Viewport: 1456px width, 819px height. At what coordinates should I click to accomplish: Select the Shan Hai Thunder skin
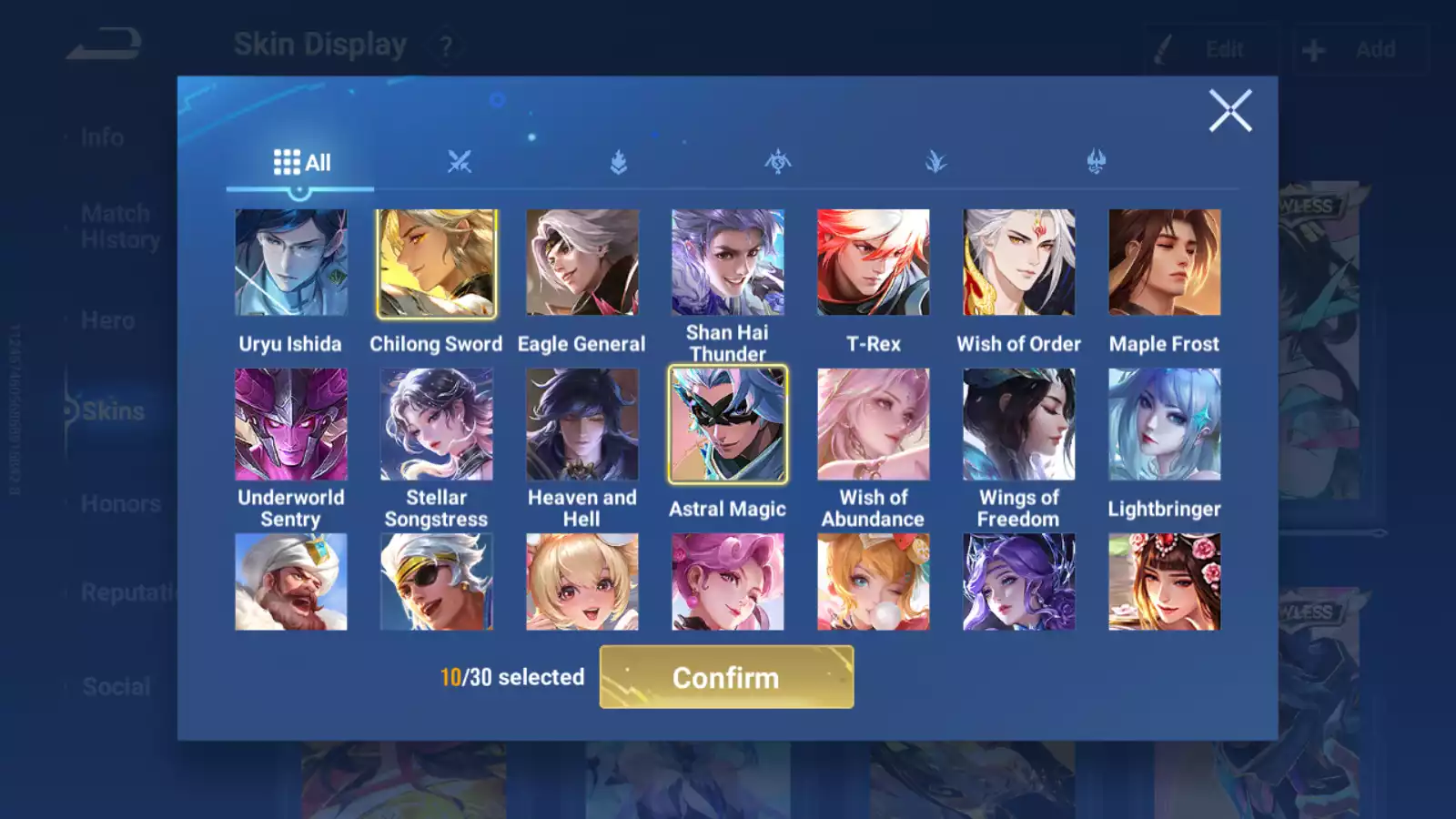click(728, 263)
